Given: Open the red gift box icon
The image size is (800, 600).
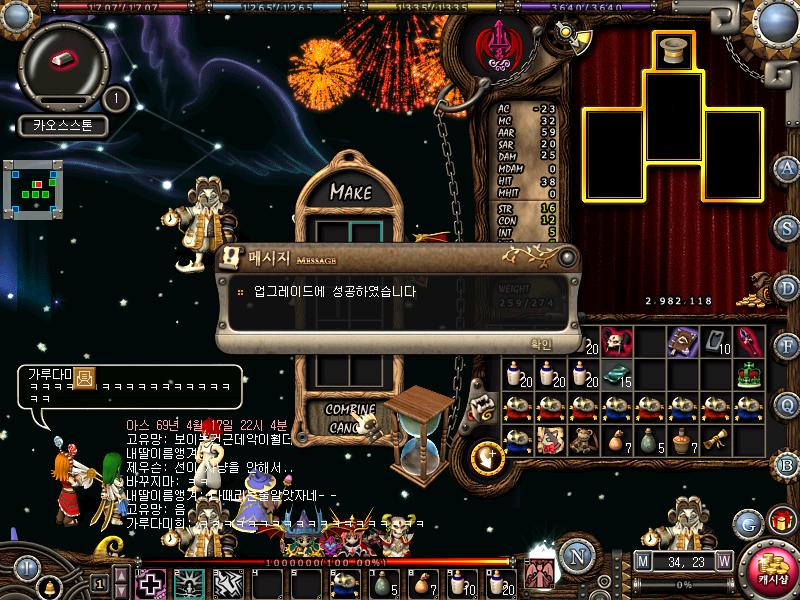Looking at the screenshot, I should click(778, 520).
